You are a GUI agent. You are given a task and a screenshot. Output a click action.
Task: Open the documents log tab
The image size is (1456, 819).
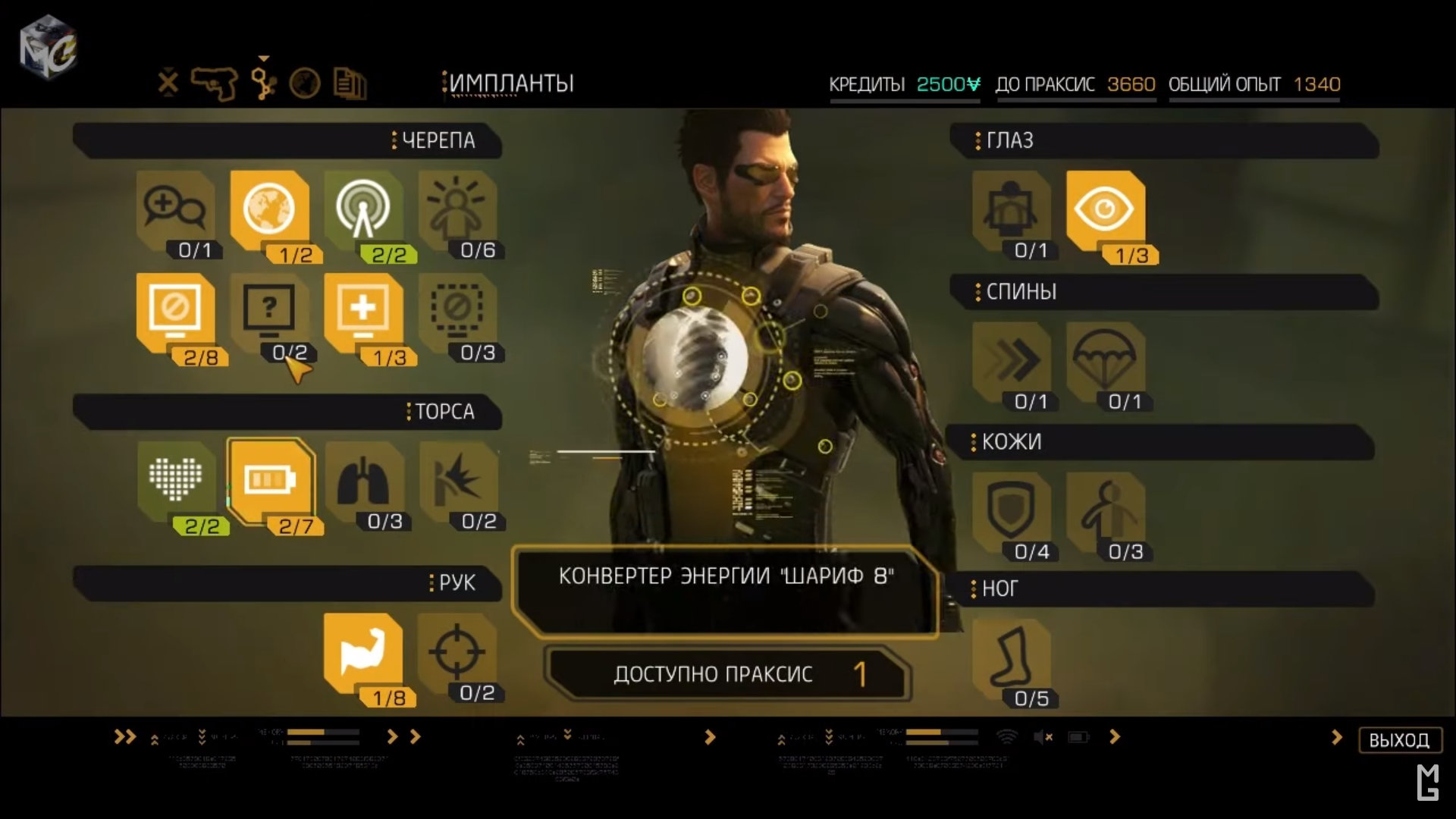point(350,83)
